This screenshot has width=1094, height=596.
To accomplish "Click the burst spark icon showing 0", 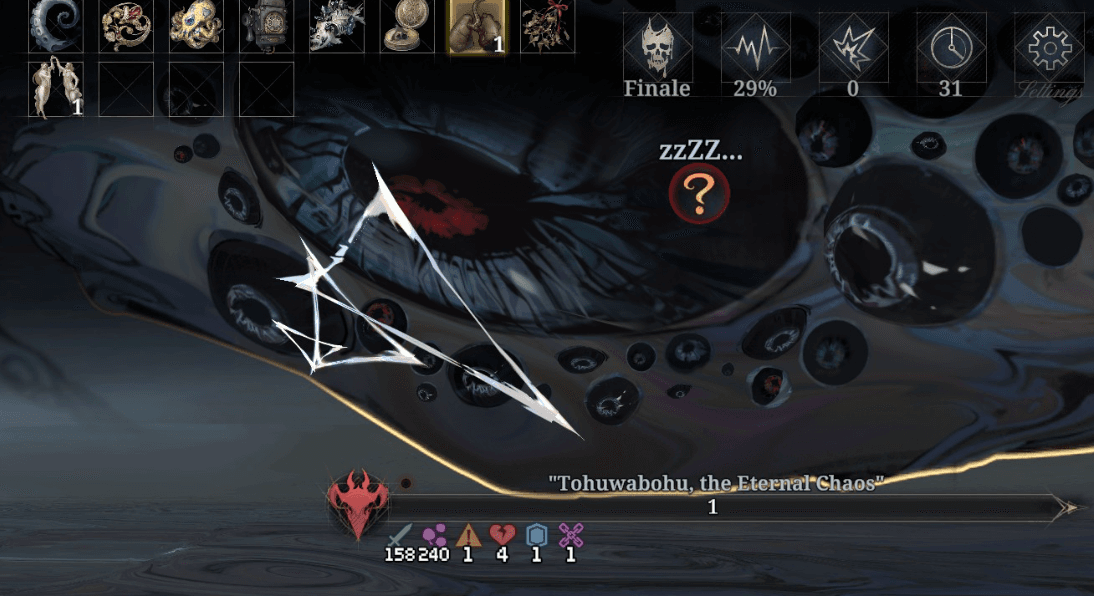I will tap(853, 47).
